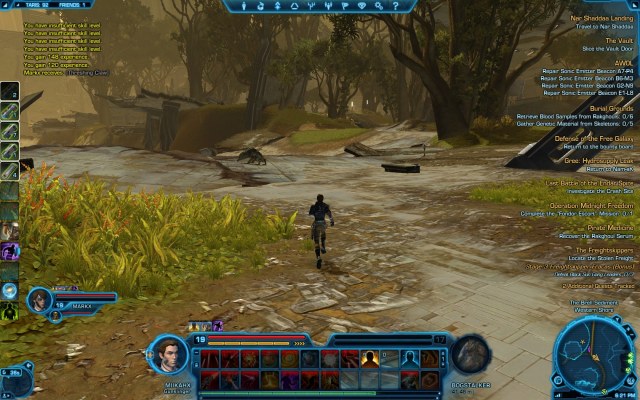640x400 pixels.
Task: Activate the blue silhouette ability icon
Action: (x=409, y=357)
